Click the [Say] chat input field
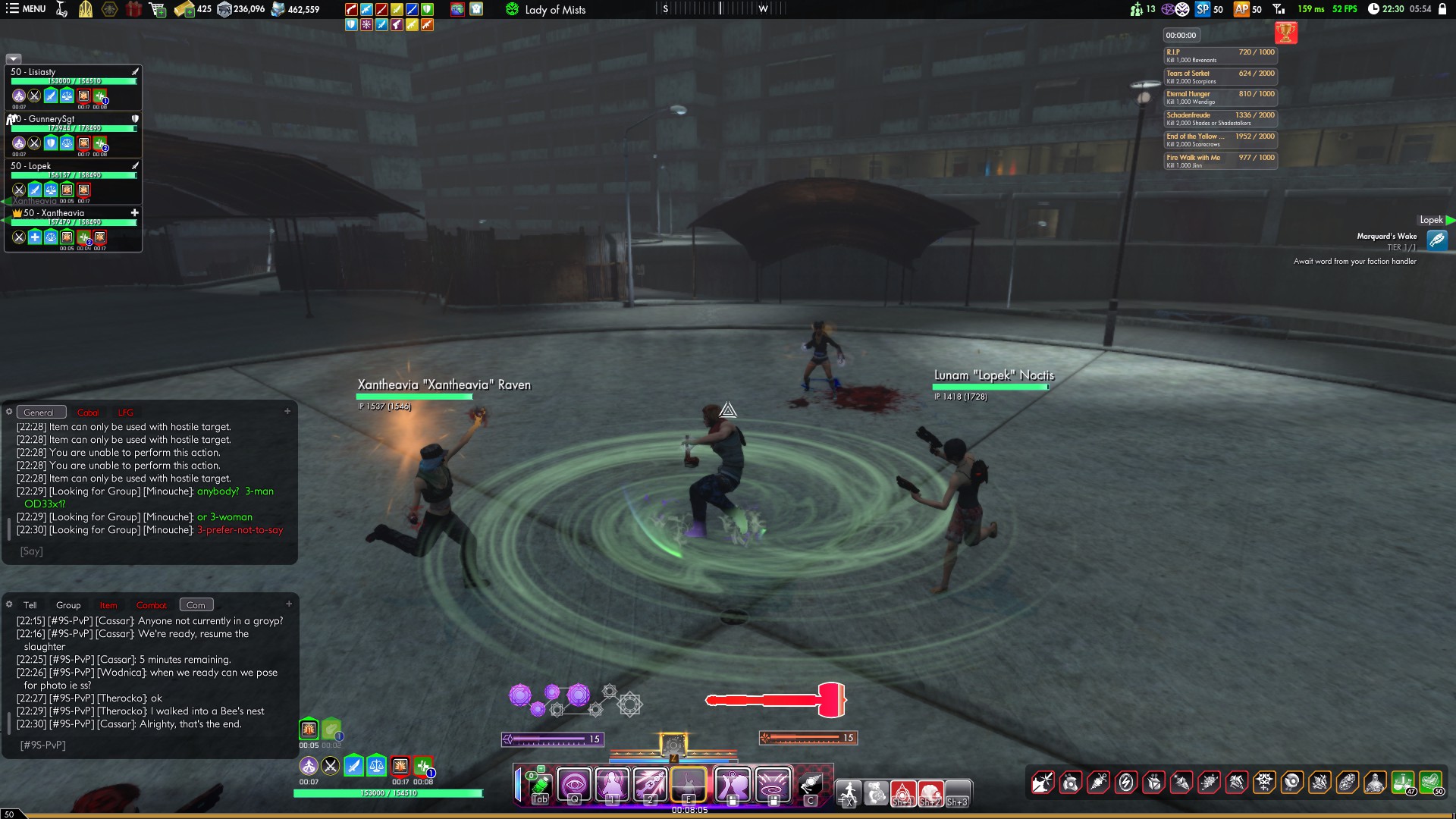This screenshot has height=819, width=1456. (152, 551)
